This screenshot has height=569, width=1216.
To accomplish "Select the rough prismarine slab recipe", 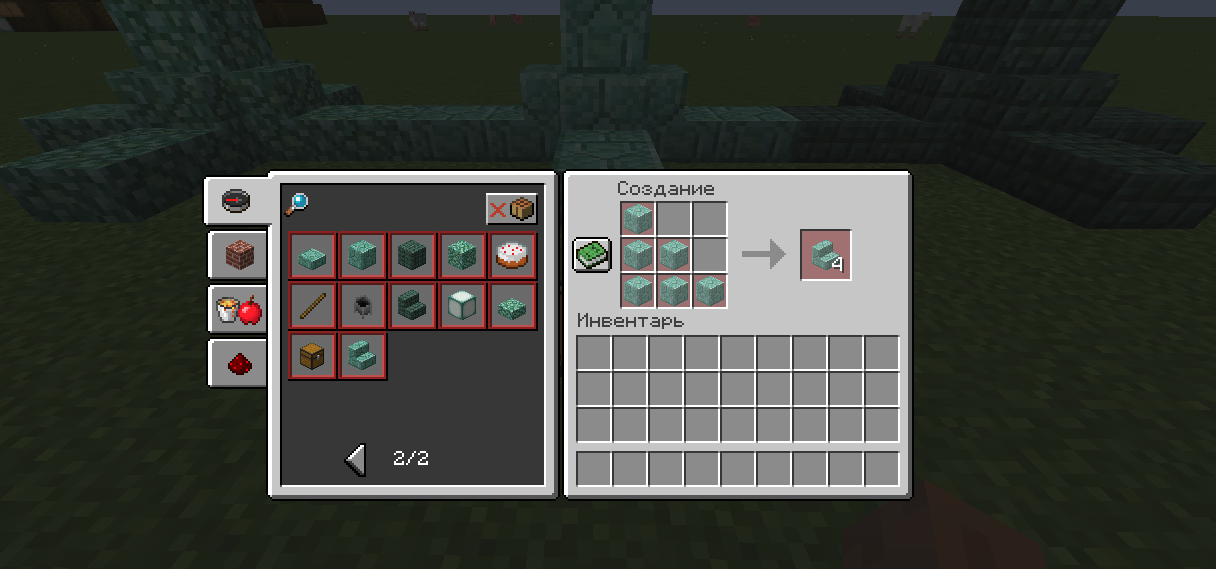I will (513, 306).
